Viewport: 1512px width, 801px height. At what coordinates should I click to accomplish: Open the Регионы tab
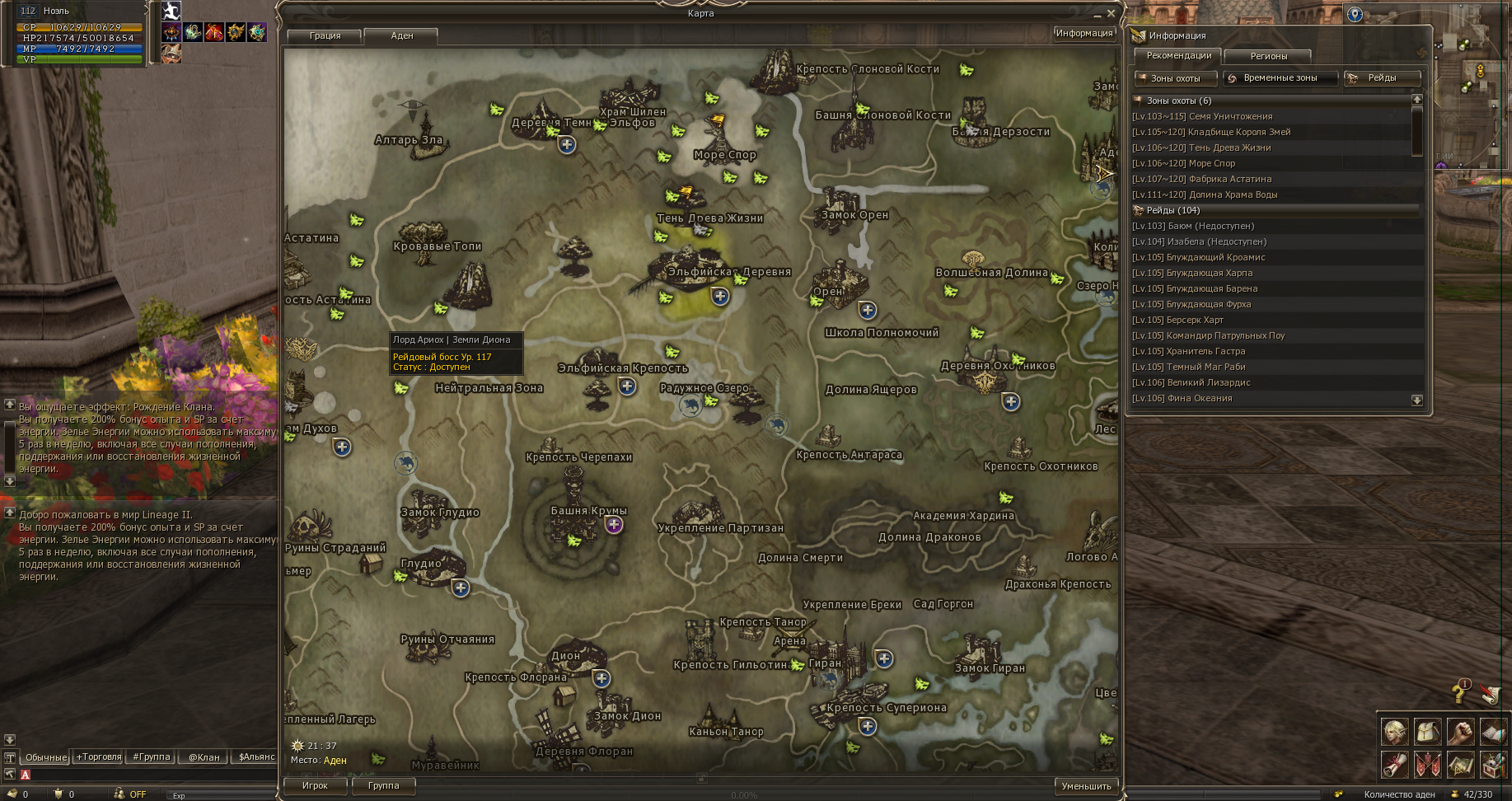(x=1268, y=56)
